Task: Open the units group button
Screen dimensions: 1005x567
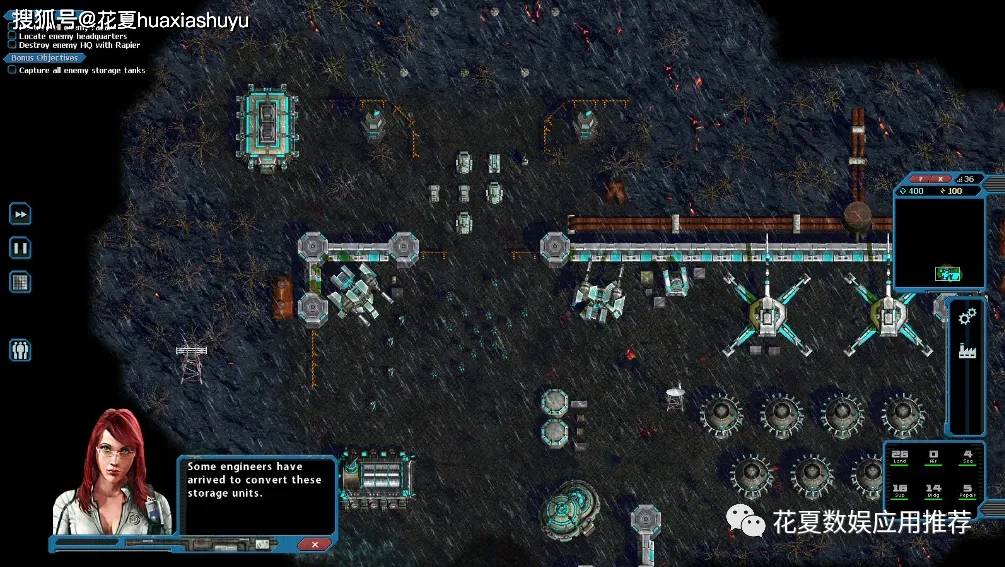Action: (21, 350)
